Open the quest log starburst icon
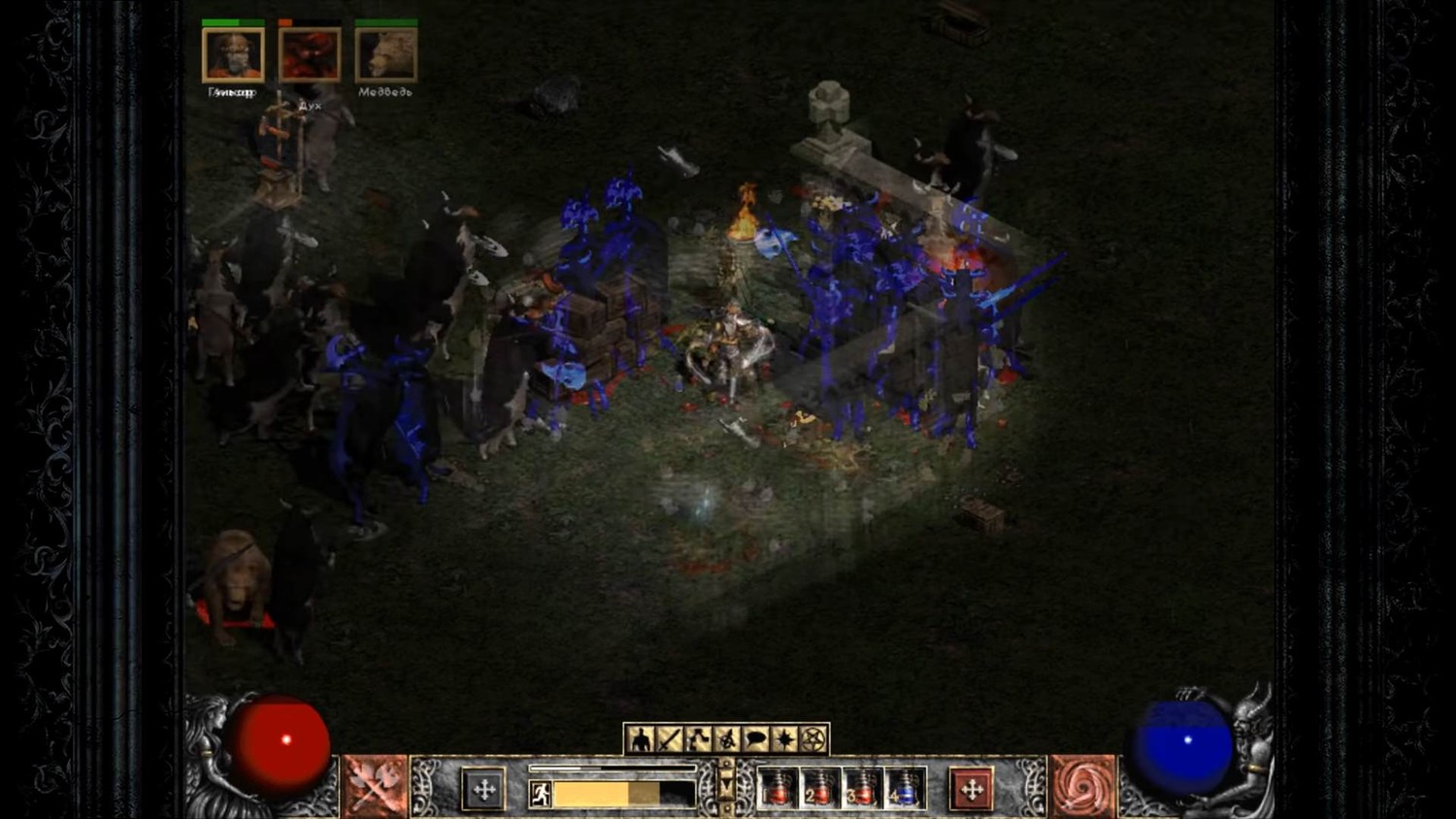The width and height of the screenshot is (1456, 819). tap(784, 740)
